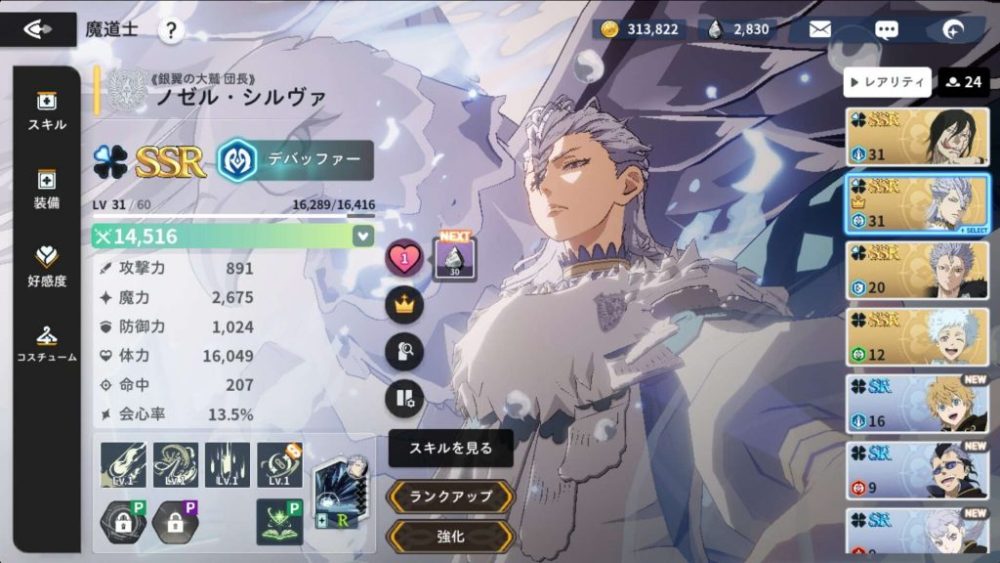Click the gold crown icon button
Viewport: 1000px width, 563px height.
pyautogui.click(x=404, y=305)
